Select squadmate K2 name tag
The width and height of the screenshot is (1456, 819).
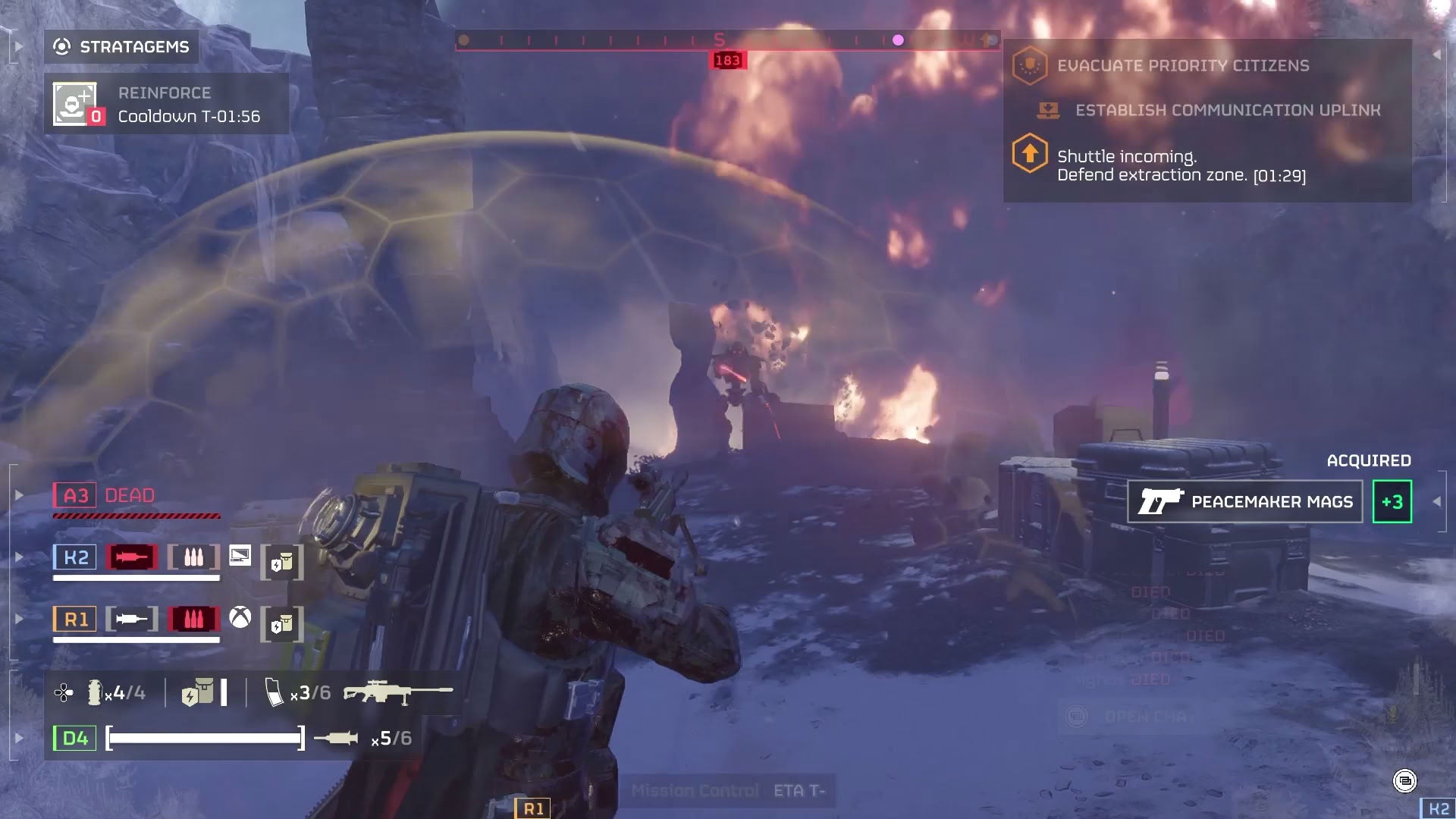(75, 558)
